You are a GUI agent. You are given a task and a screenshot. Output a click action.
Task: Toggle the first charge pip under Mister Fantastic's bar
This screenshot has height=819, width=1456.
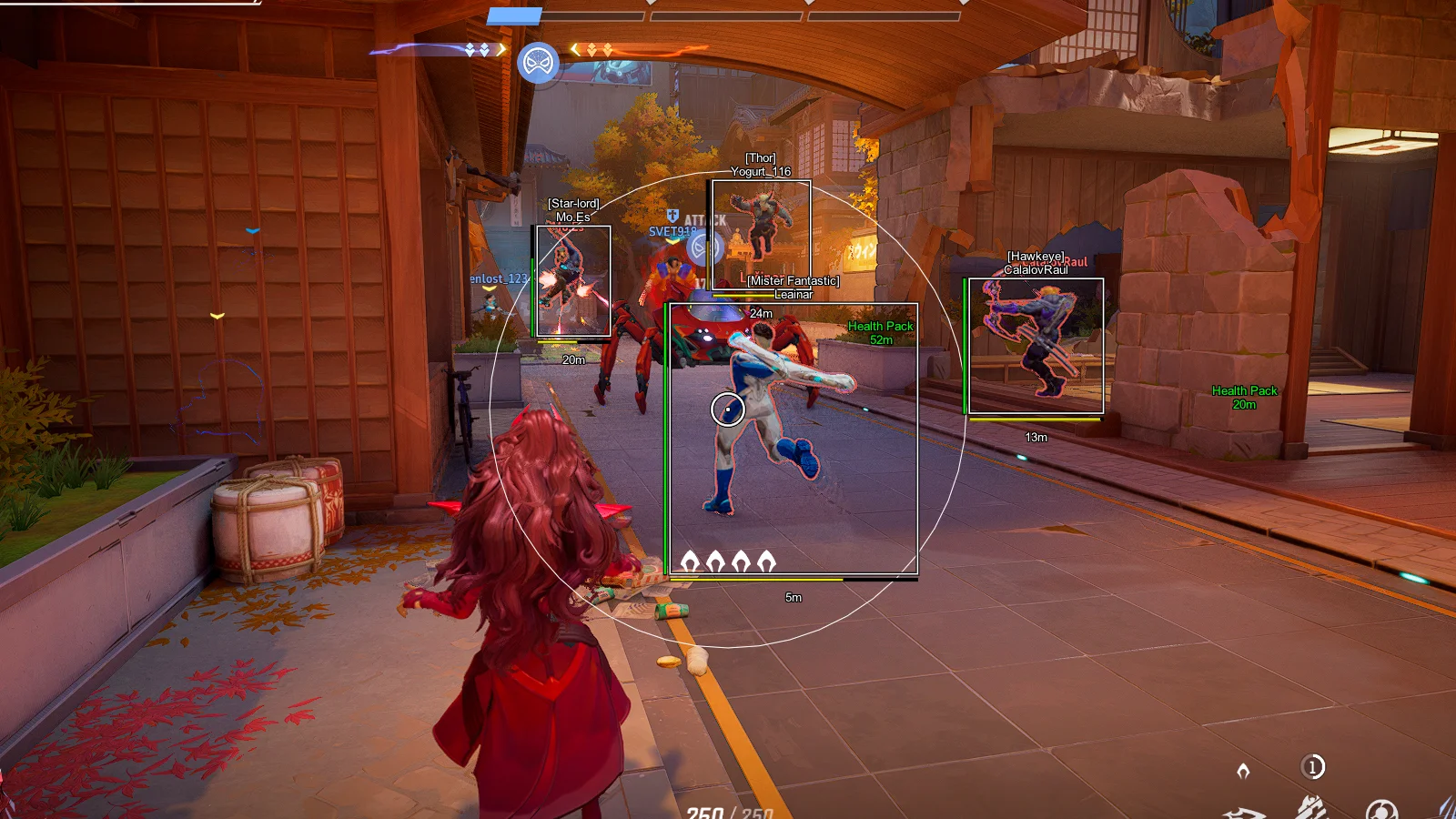pyautogui.click(x=690, y=560)
